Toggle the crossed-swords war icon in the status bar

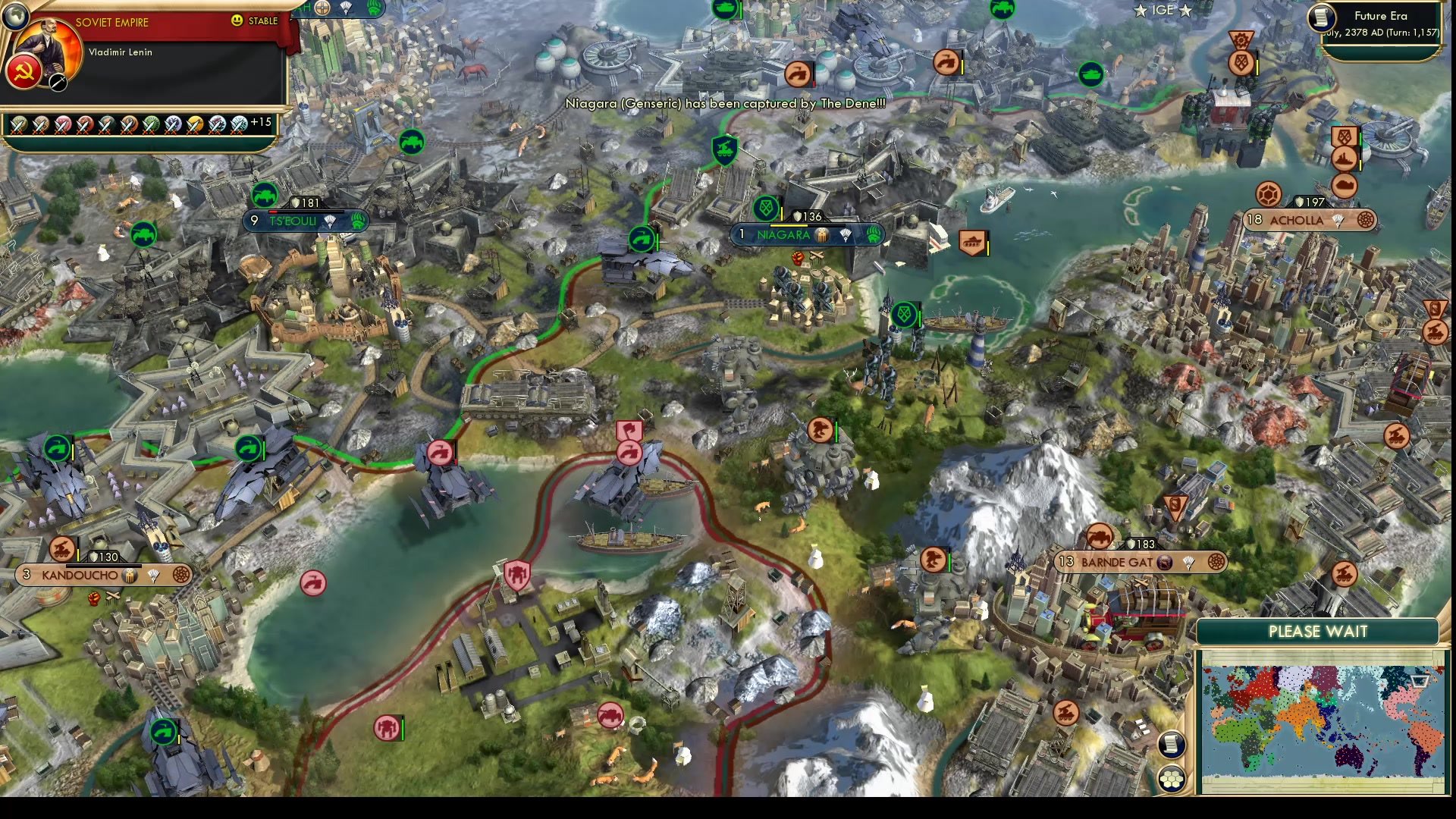point(19,124)
